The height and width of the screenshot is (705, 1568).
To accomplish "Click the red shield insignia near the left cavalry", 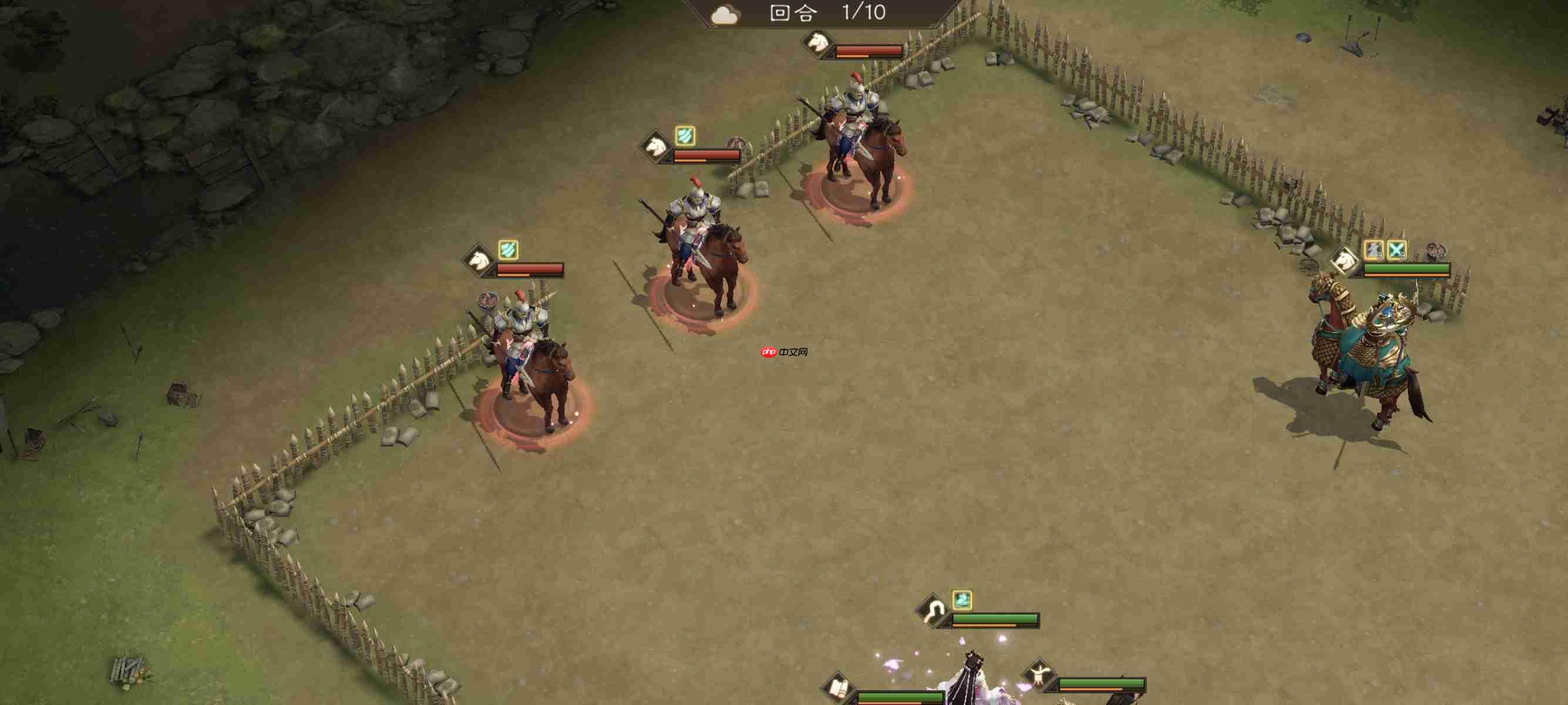I will [x=488, y=300].
